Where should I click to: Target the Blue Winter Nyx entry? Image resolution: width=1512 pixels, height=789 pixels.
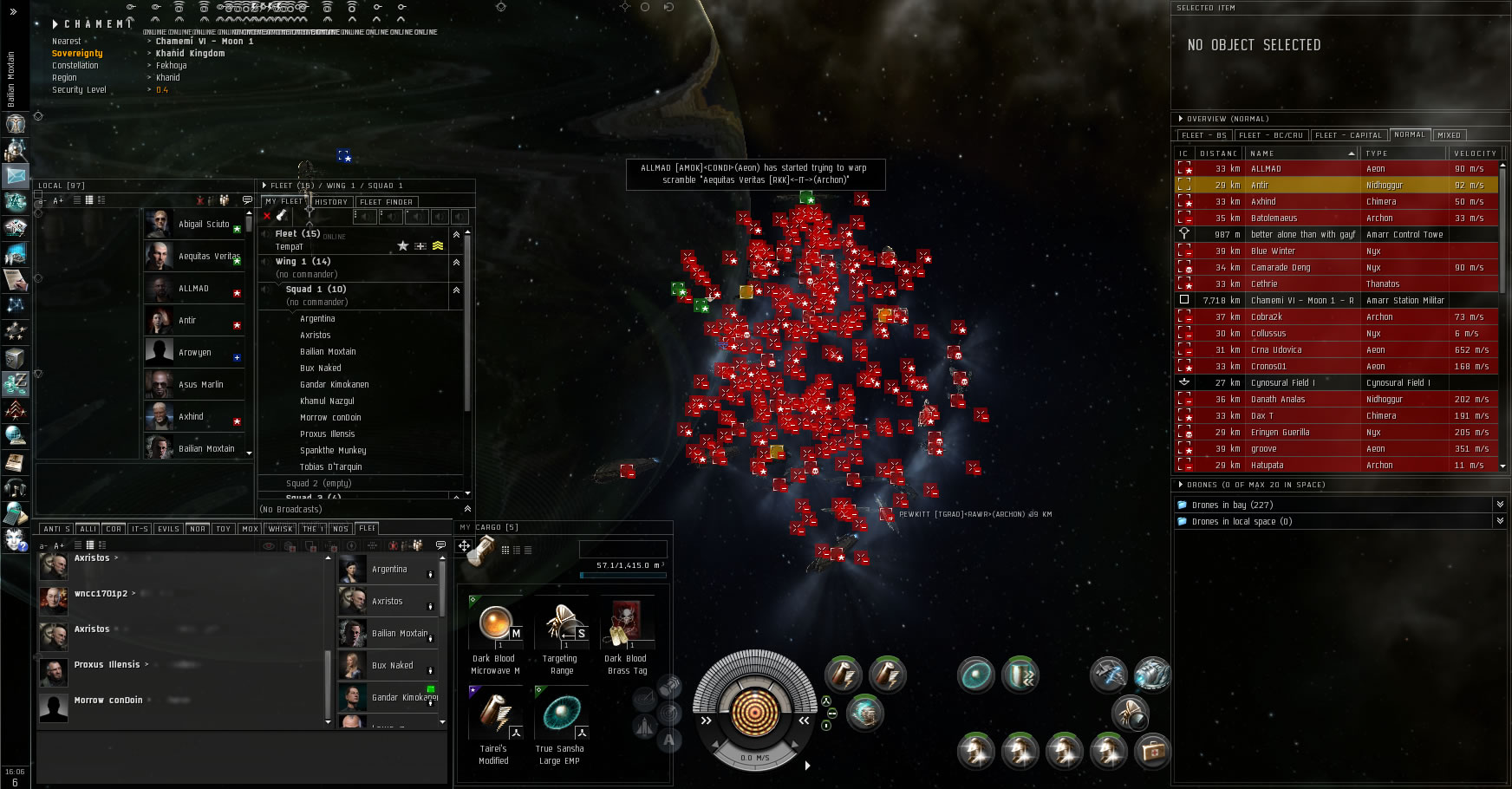(x=1336, y=251)
